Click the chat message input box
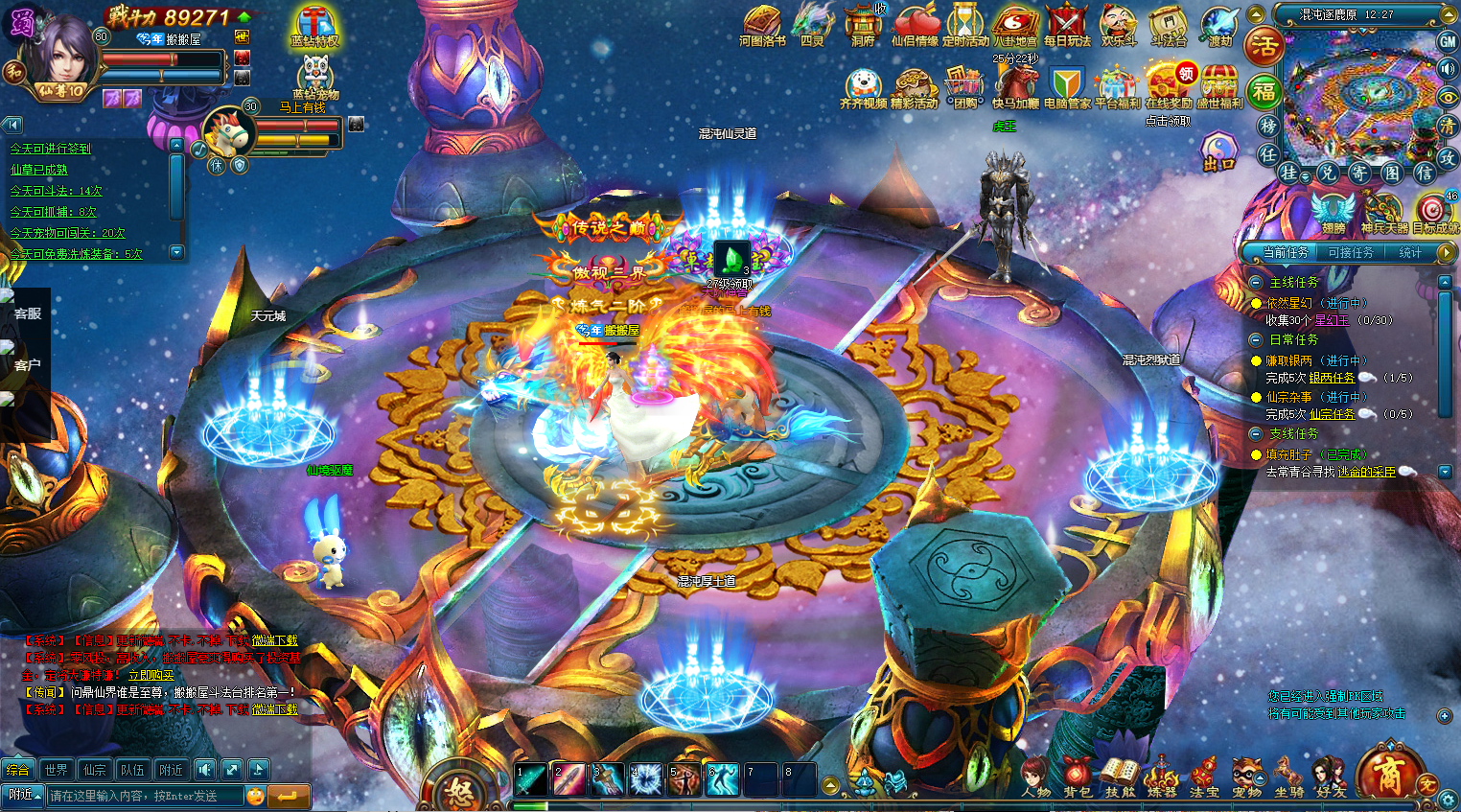 144,796
